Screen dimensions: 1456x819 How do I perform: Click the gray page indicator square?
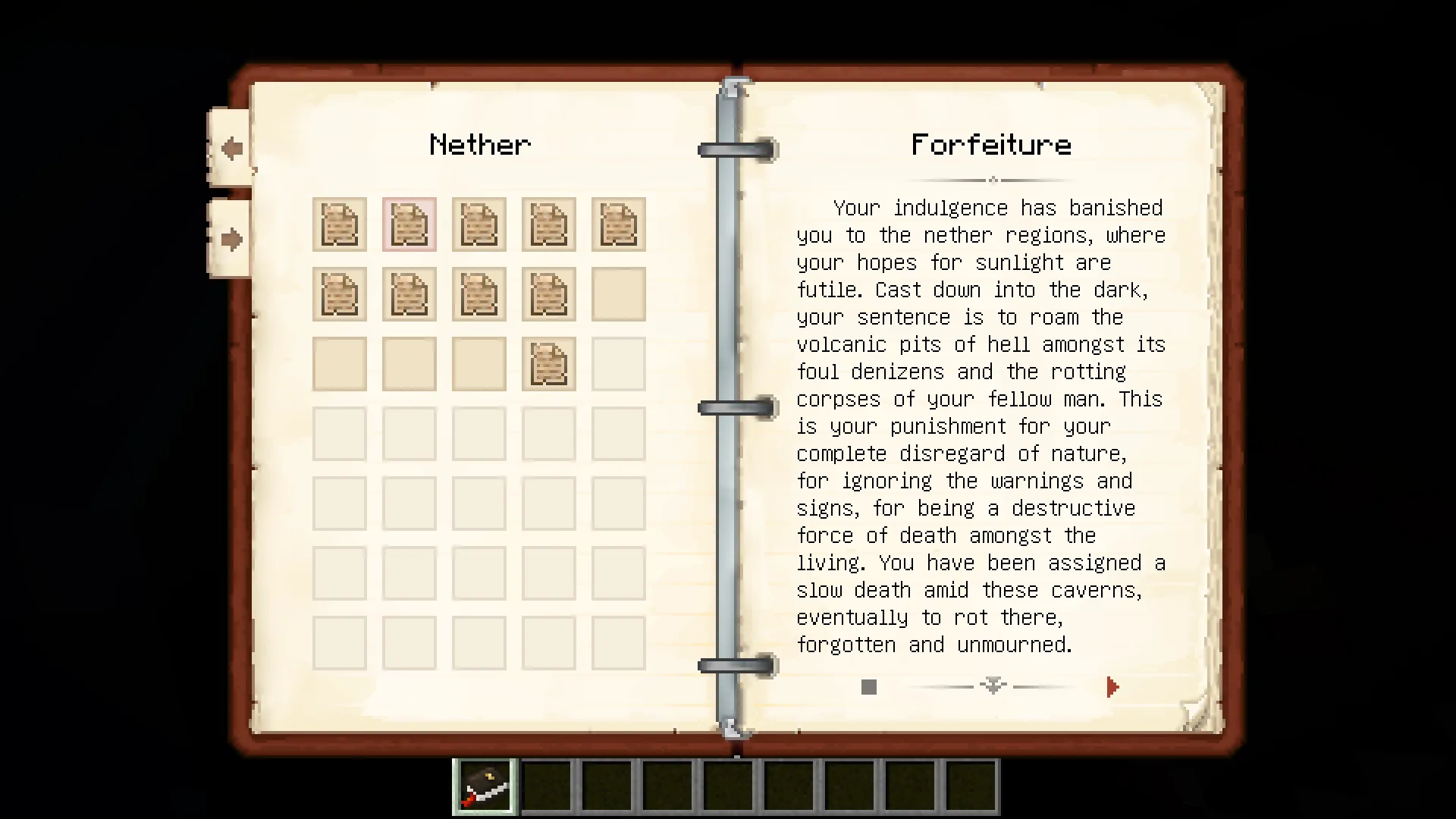(x=868, y=687)
